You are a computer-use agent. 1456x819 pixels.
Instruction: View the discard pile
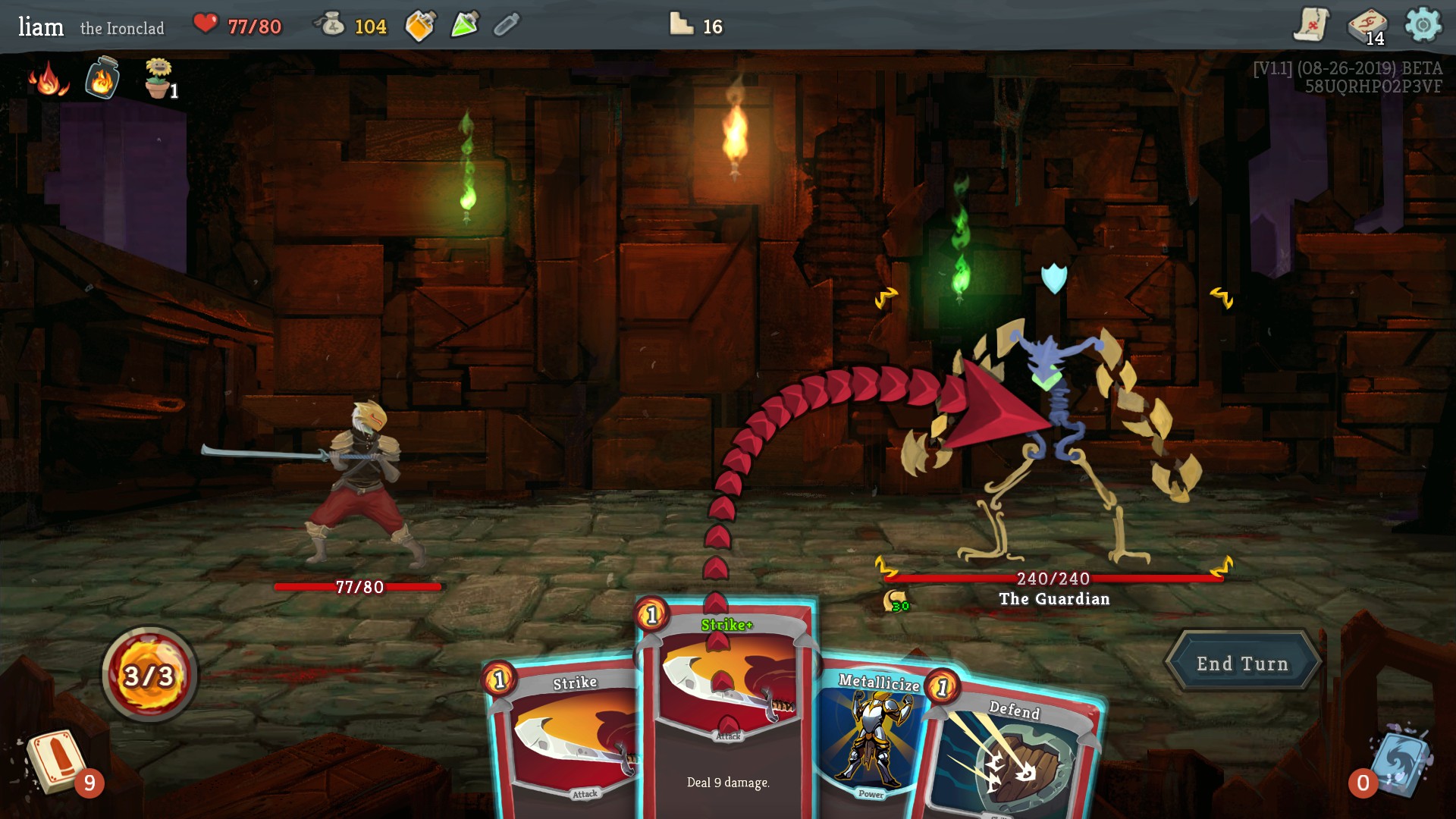[1399, 762]
